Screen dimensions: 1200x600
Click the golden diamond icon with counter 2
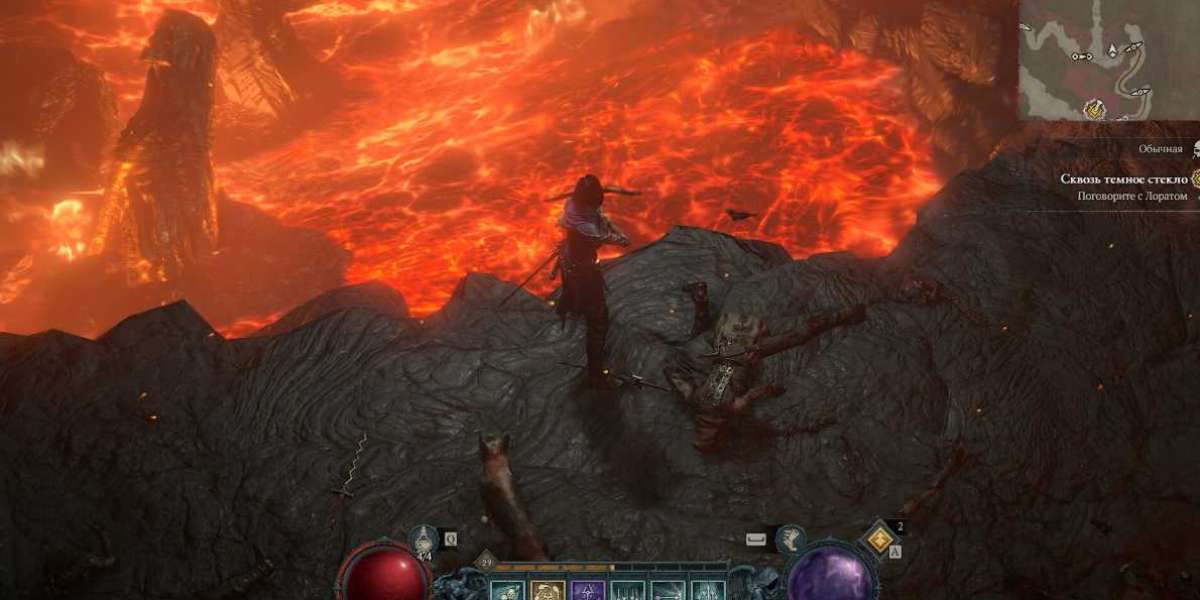[878, 541]
